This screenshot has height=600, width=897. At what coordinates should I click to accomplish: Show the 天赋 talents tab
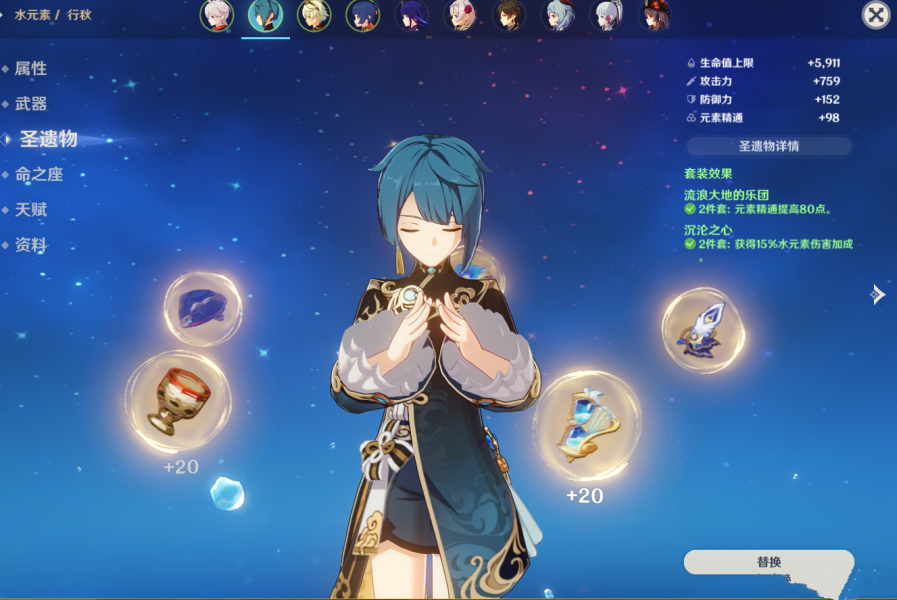(31, 210)
